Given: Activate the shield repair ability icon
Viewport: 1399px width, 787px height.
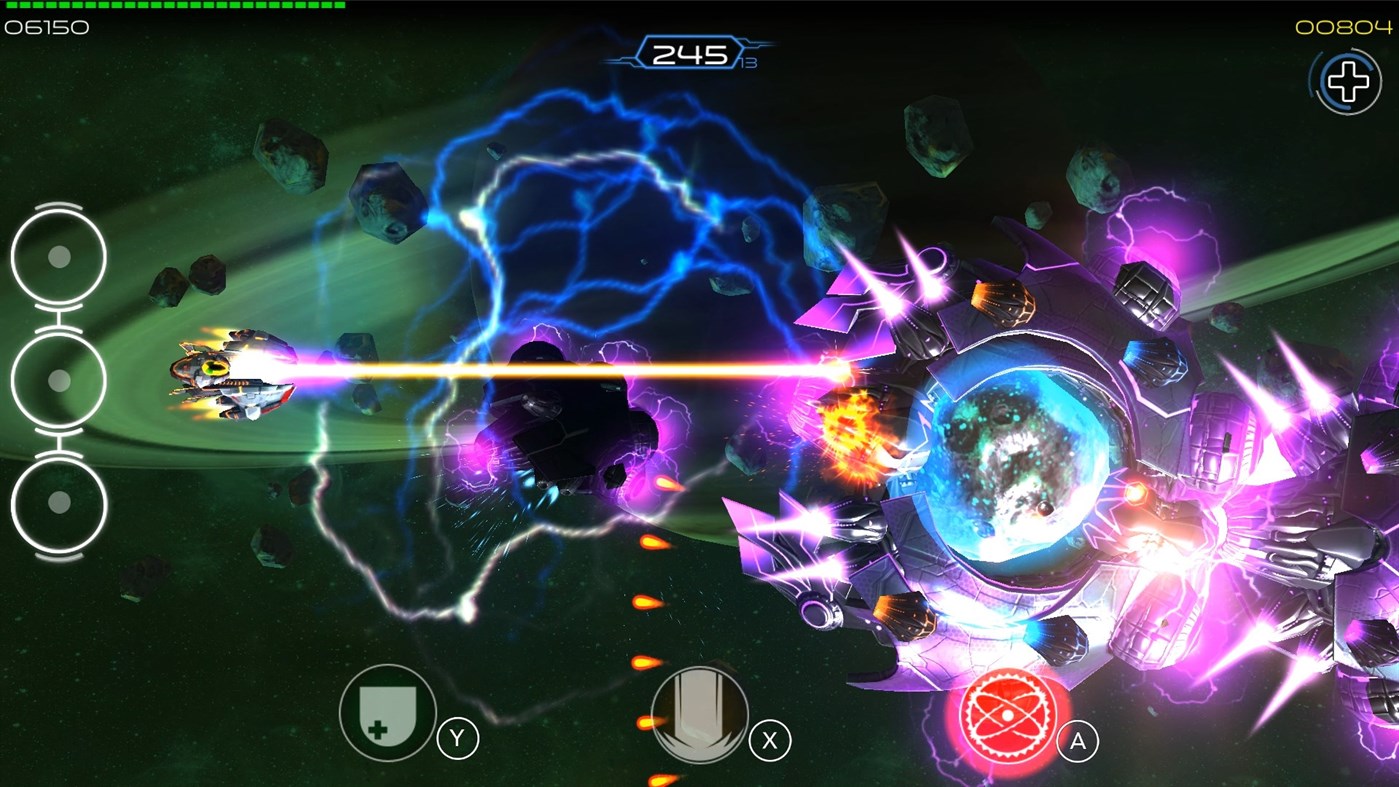Looking at the screenshot, I should (388, 716).
